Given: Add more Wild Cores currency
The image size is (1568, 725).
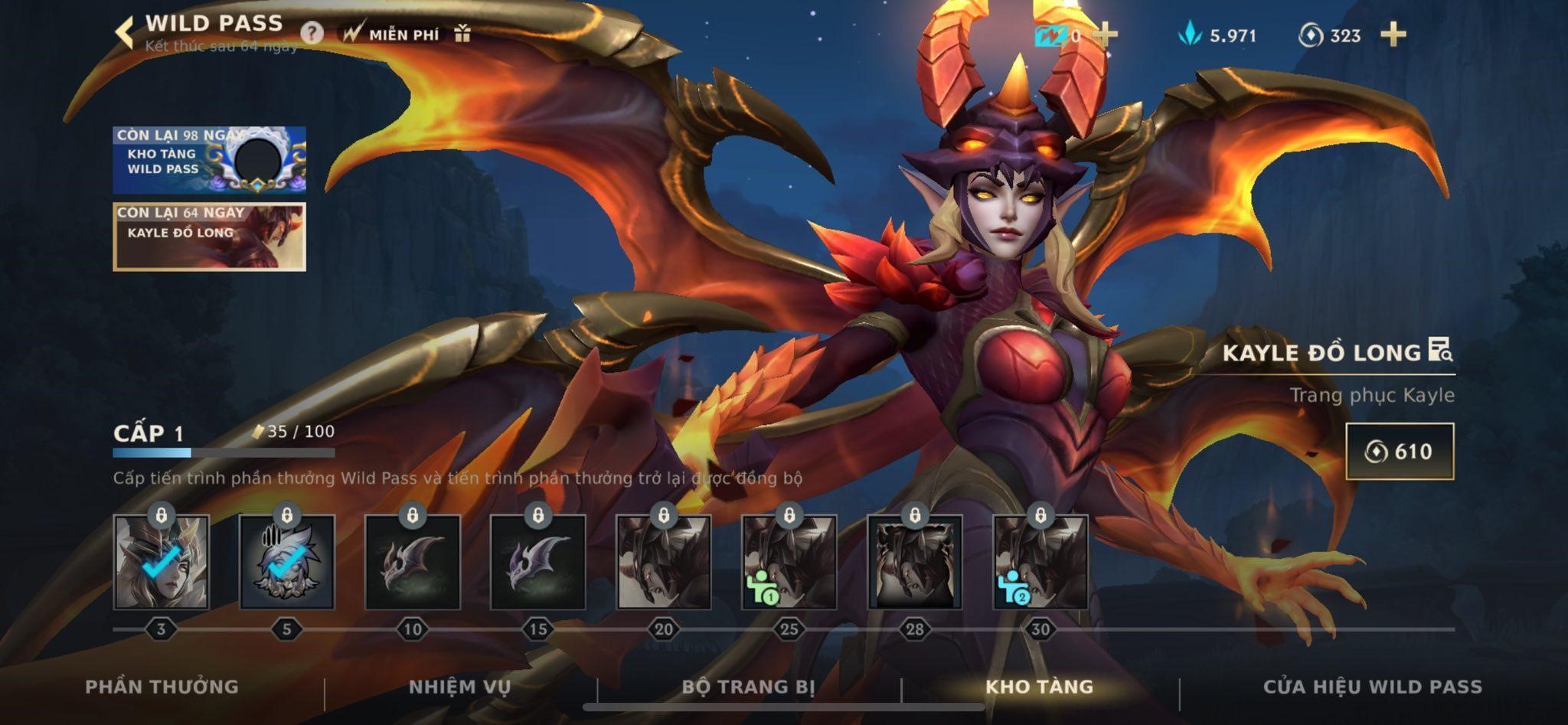Looking at the screenshot, I should click(1393, 34).
